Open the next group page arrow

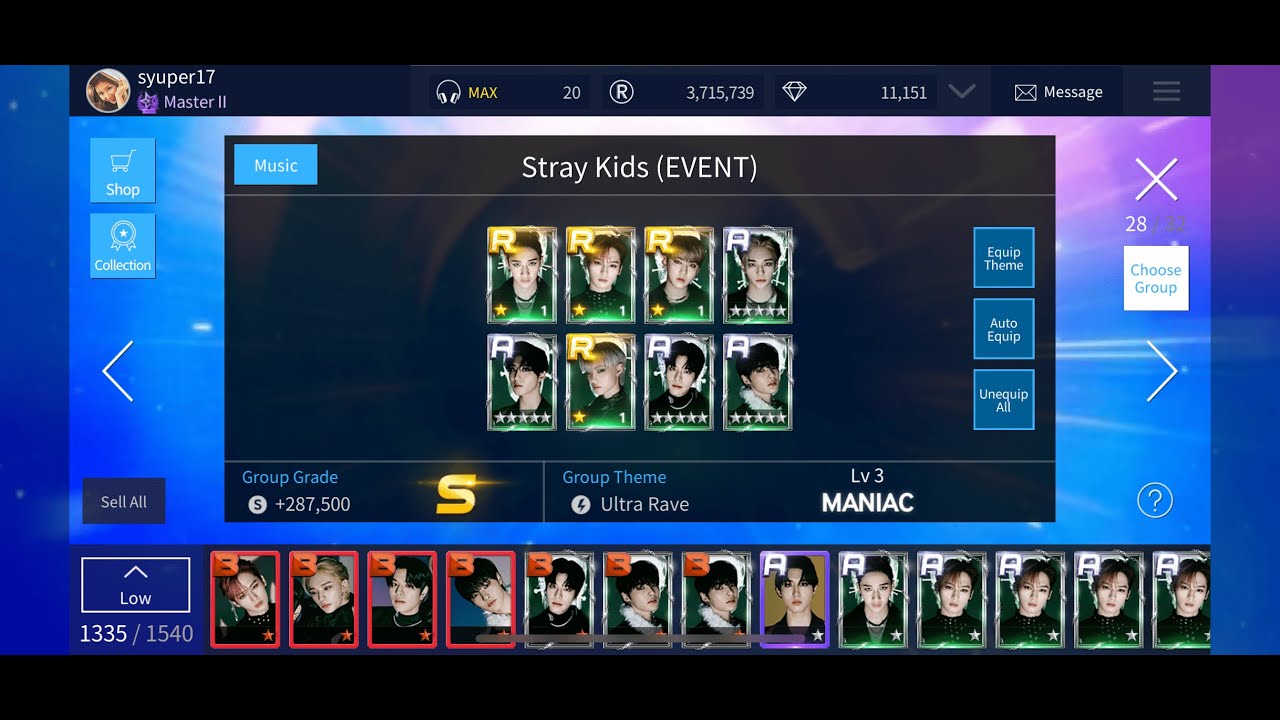(1163, 371)
